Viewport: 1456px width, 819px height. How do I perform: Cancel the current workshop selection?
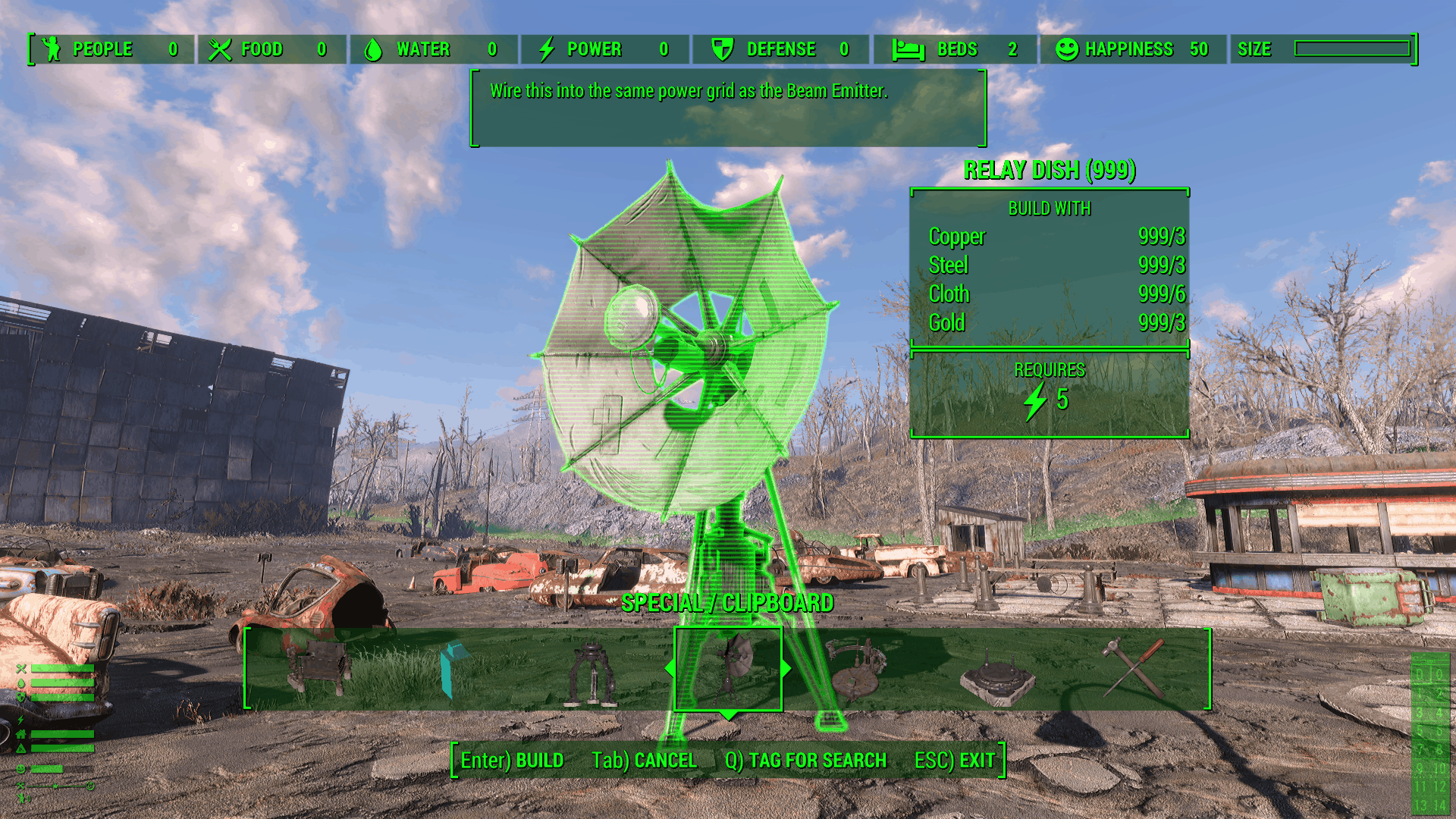pyautogui.click(x=644, y=760)
